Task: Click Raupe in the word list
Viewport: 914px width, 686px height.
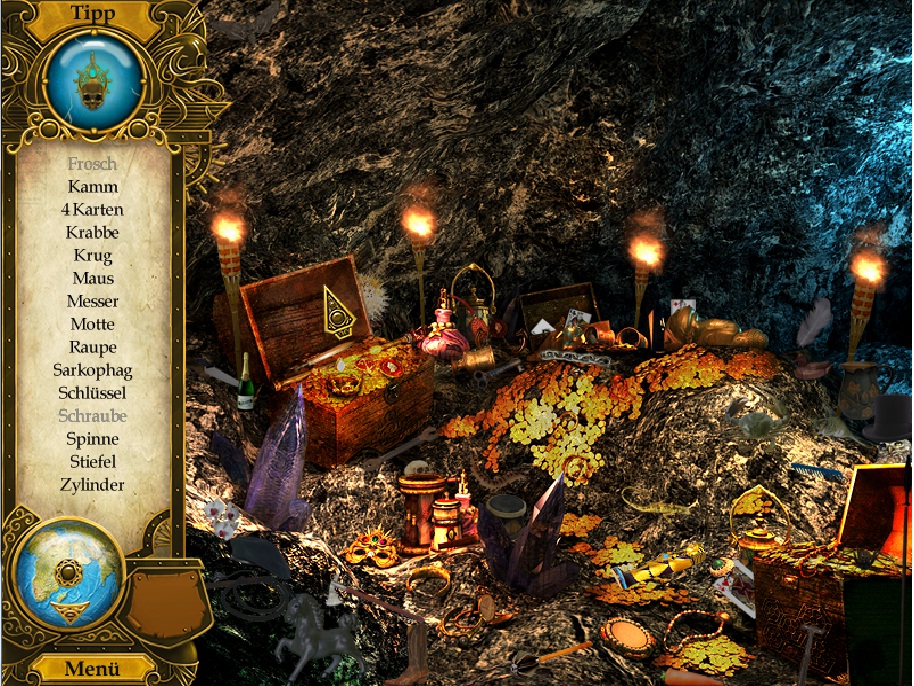Action: pyautogui.click(x=93, y=347)
